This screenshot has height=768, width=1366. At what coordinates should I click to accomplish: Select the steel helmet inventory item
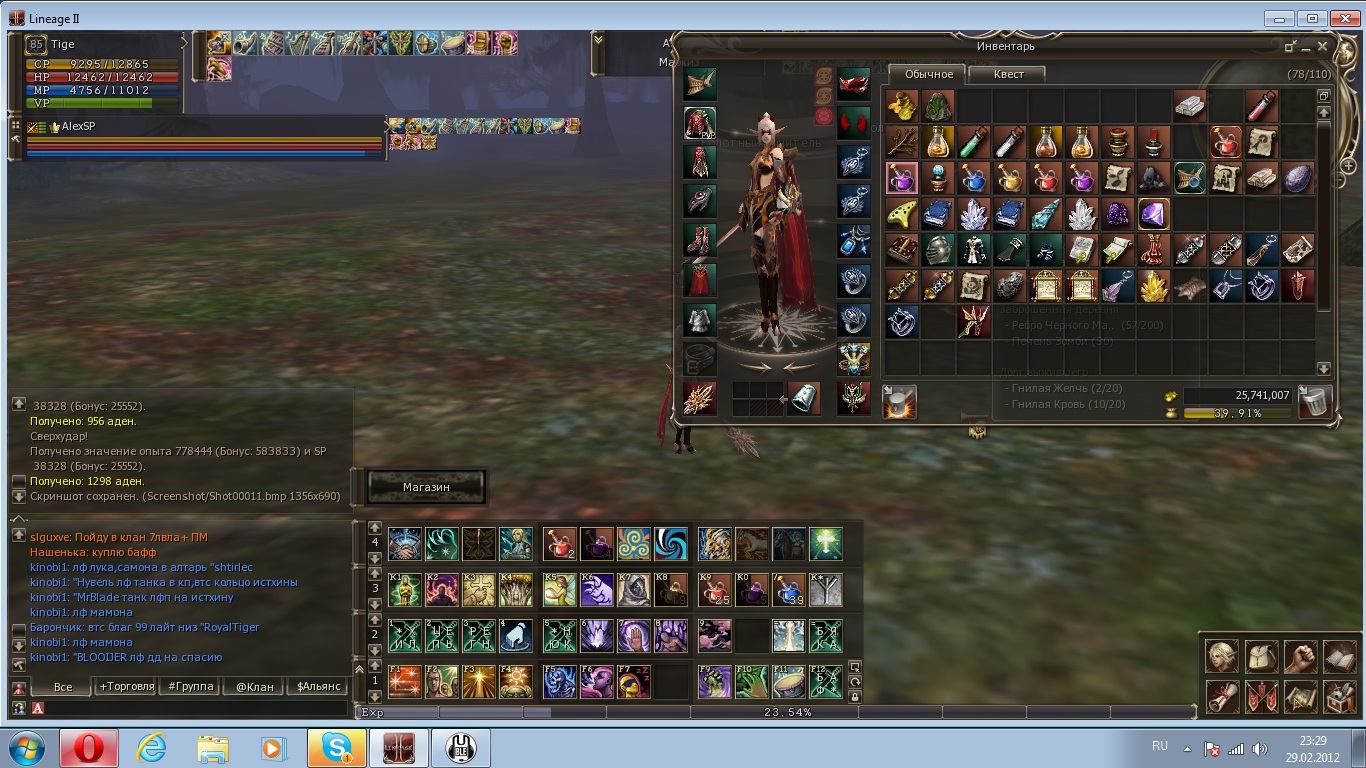pos(937,250)
